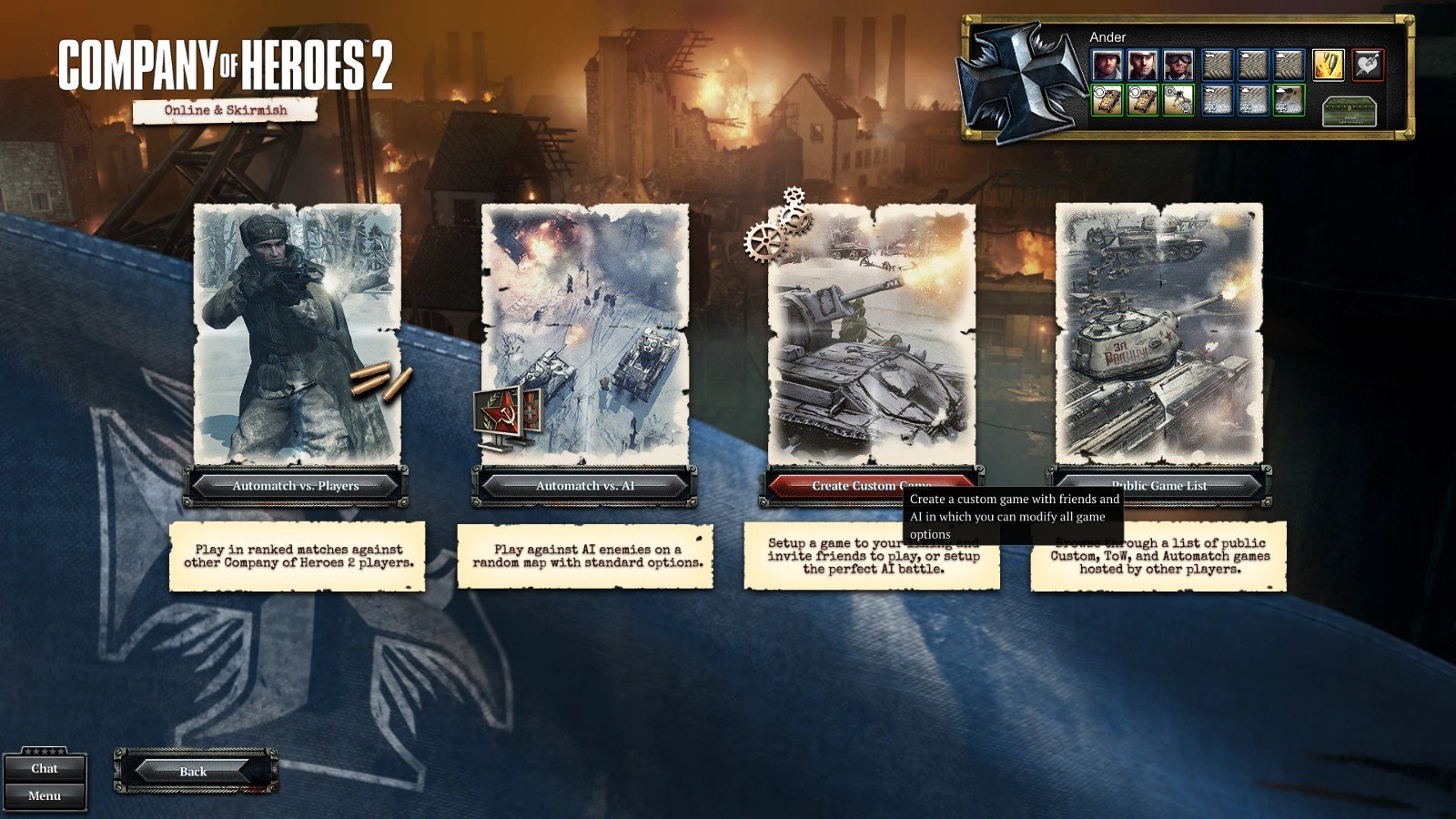Screen dimensions: 1456x819
Task: Choose Automatch vs. AI mode
Action: tap(584, 486)
